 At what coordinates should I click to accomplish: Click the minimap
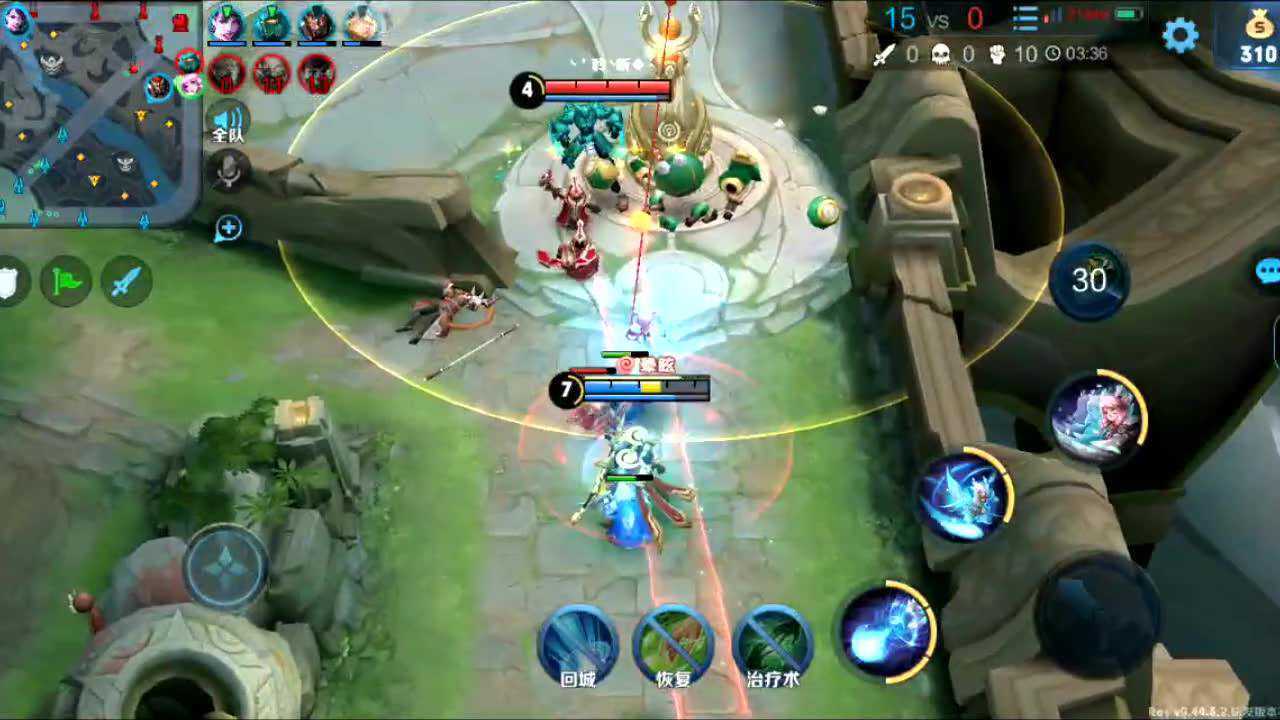coord(100,110)
